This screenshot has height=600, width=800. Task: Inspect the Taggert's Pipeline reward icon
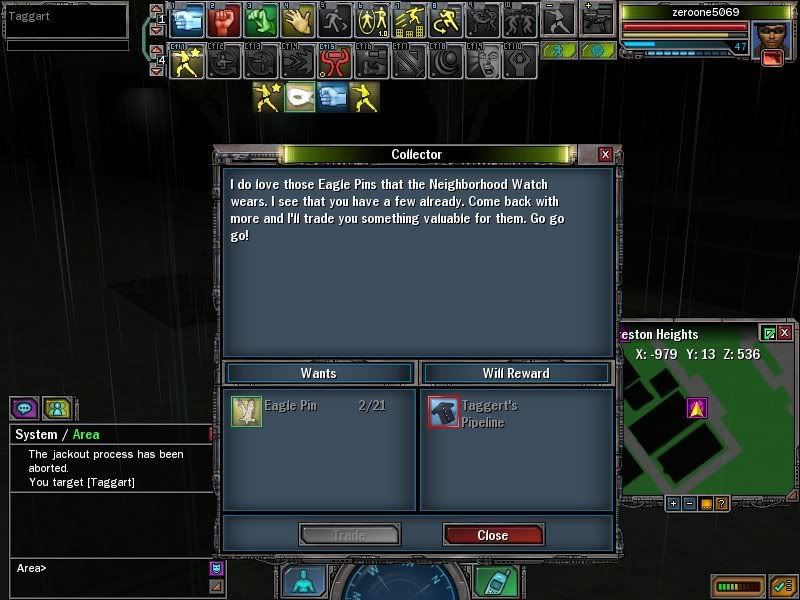coord(443,411)
